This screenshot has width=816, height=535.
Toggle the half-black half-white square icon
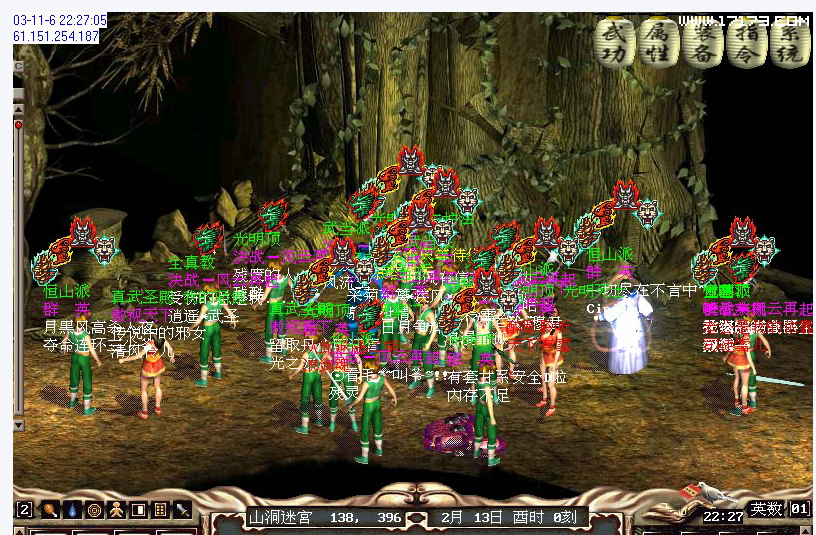[x=139, y=510]
